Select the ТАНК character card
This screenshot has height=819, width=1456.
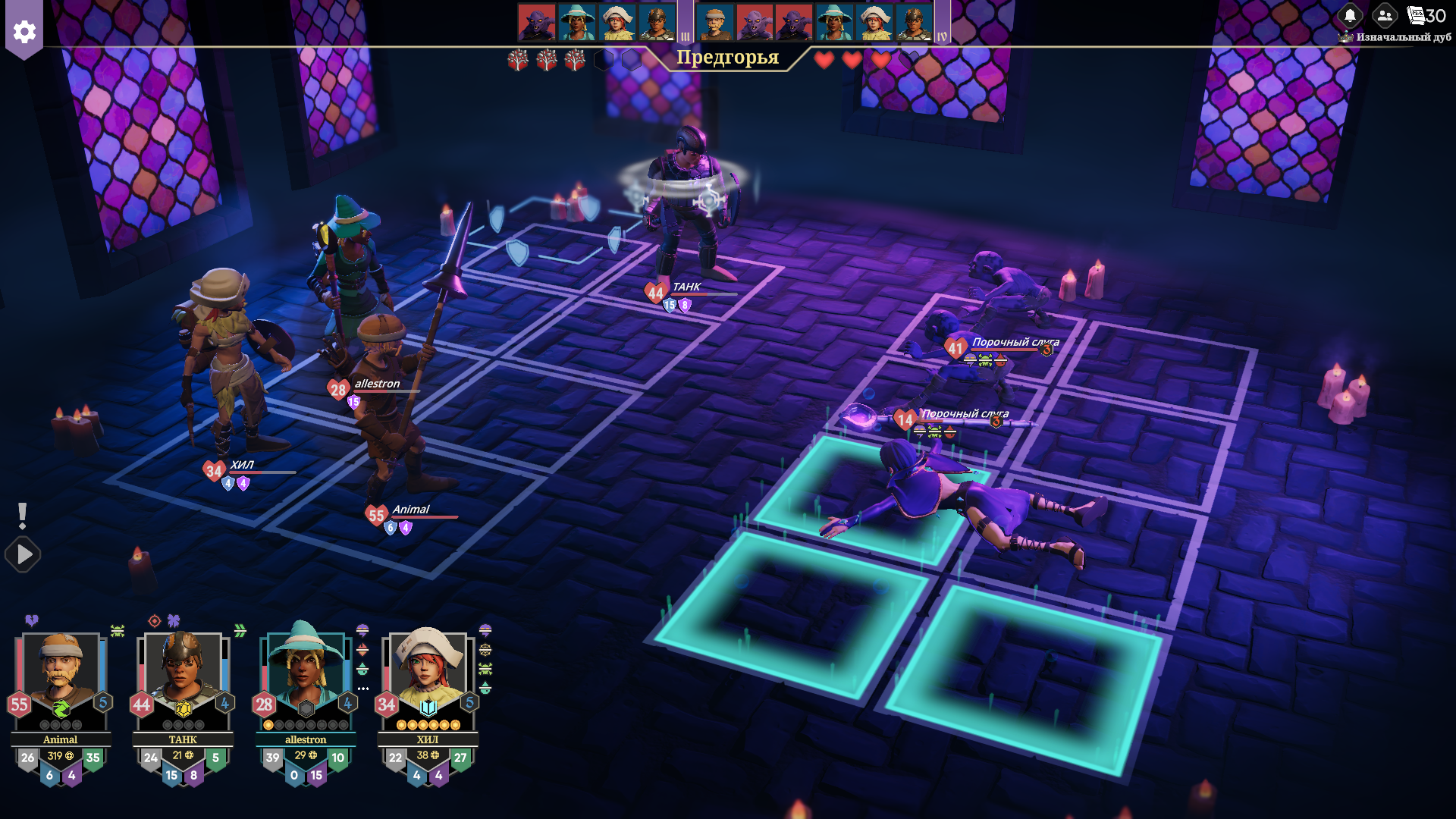(183, 675)
